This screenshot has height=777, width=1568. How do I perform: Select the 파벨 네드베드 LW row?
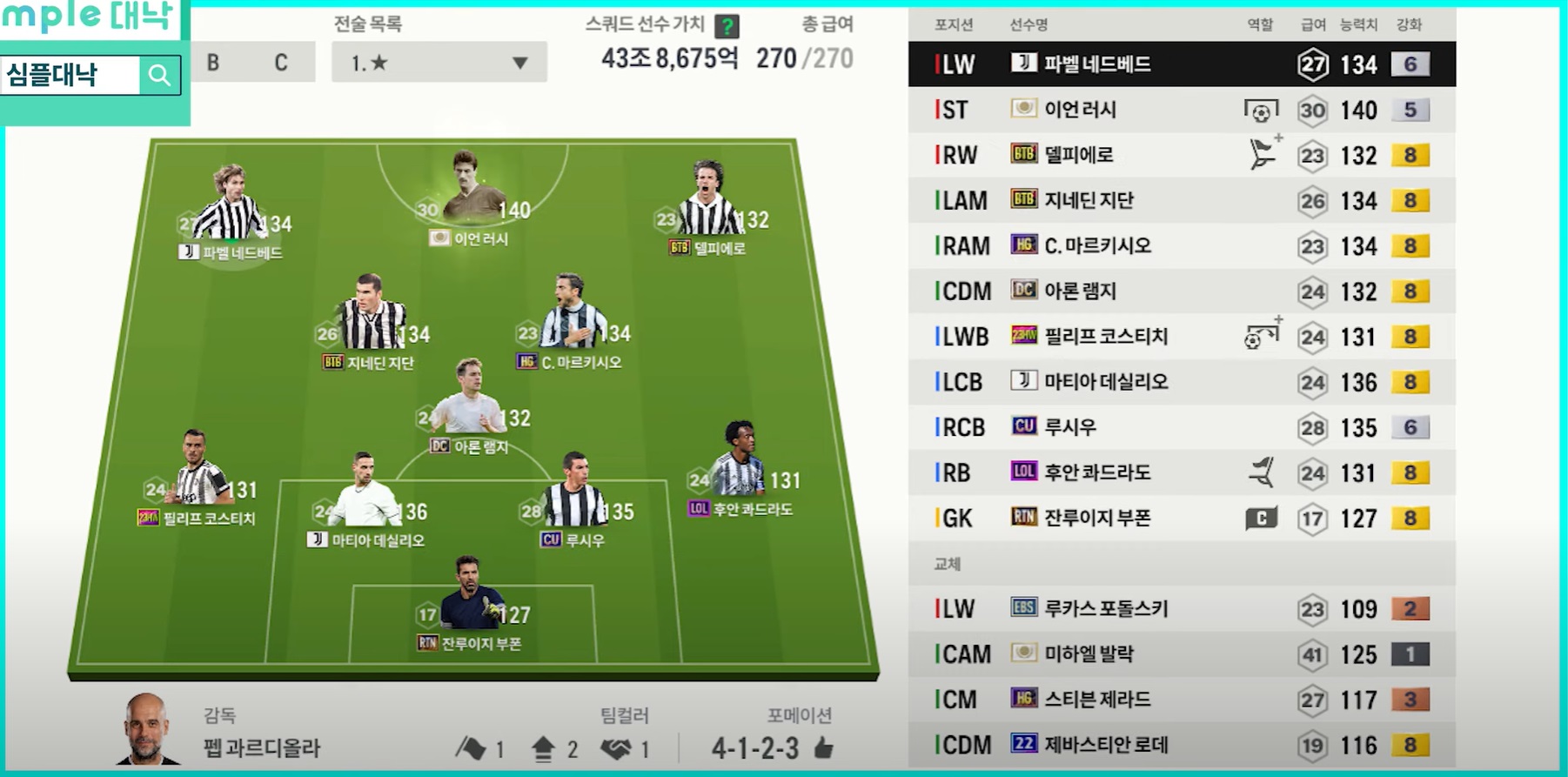click(1181, 64)
